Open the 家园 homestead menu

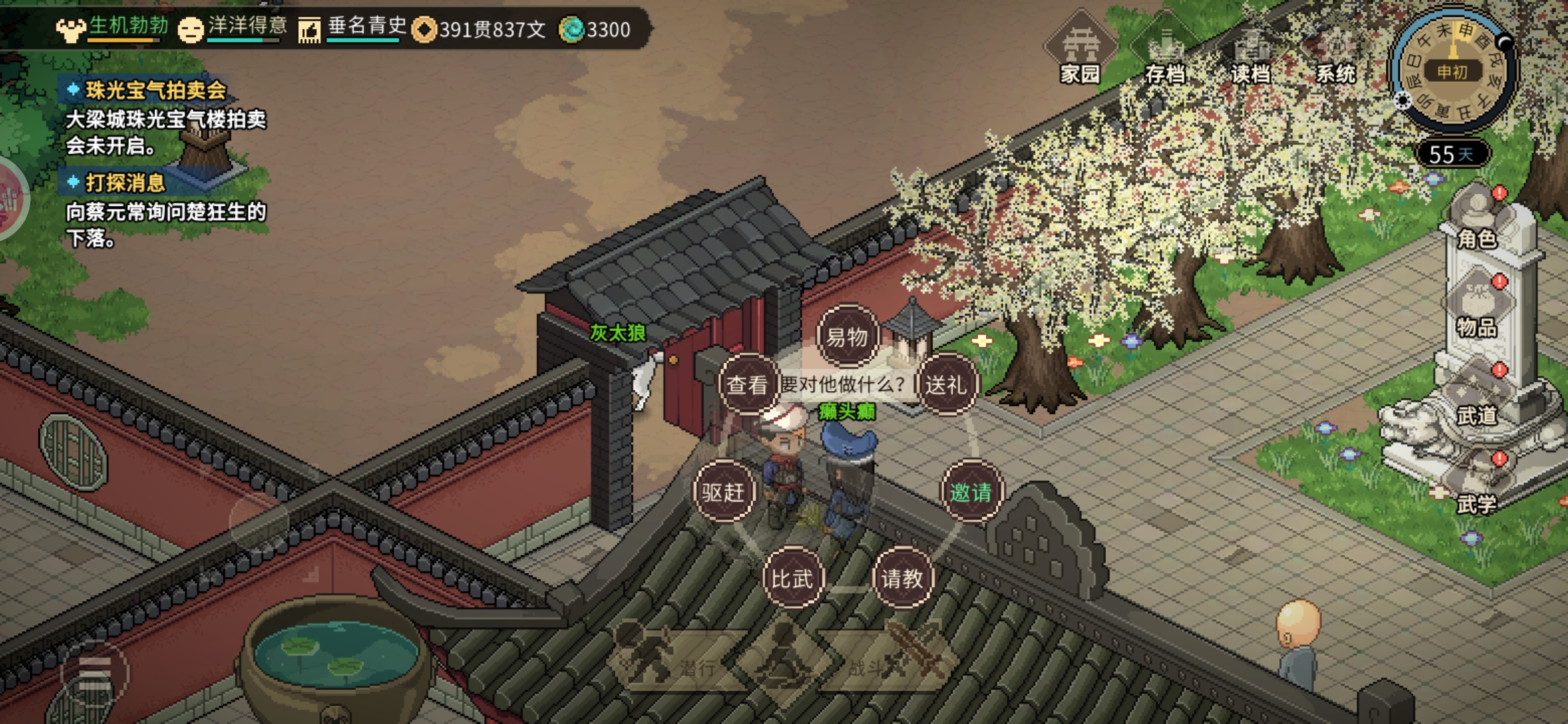[x=1080, y=52]
